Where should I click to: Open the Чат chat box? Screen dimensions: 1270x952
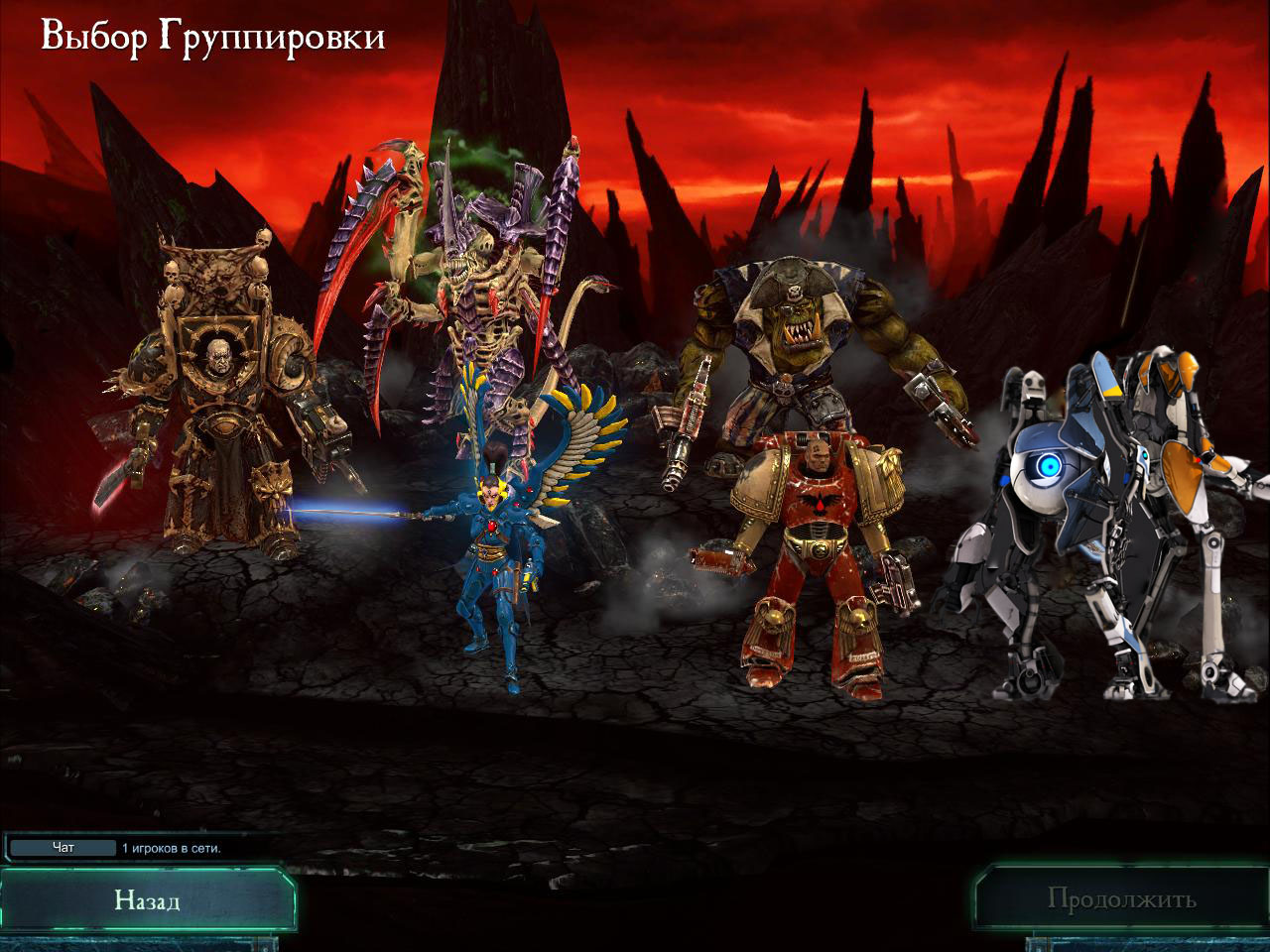pyautogui.click(x=63, y=848)
